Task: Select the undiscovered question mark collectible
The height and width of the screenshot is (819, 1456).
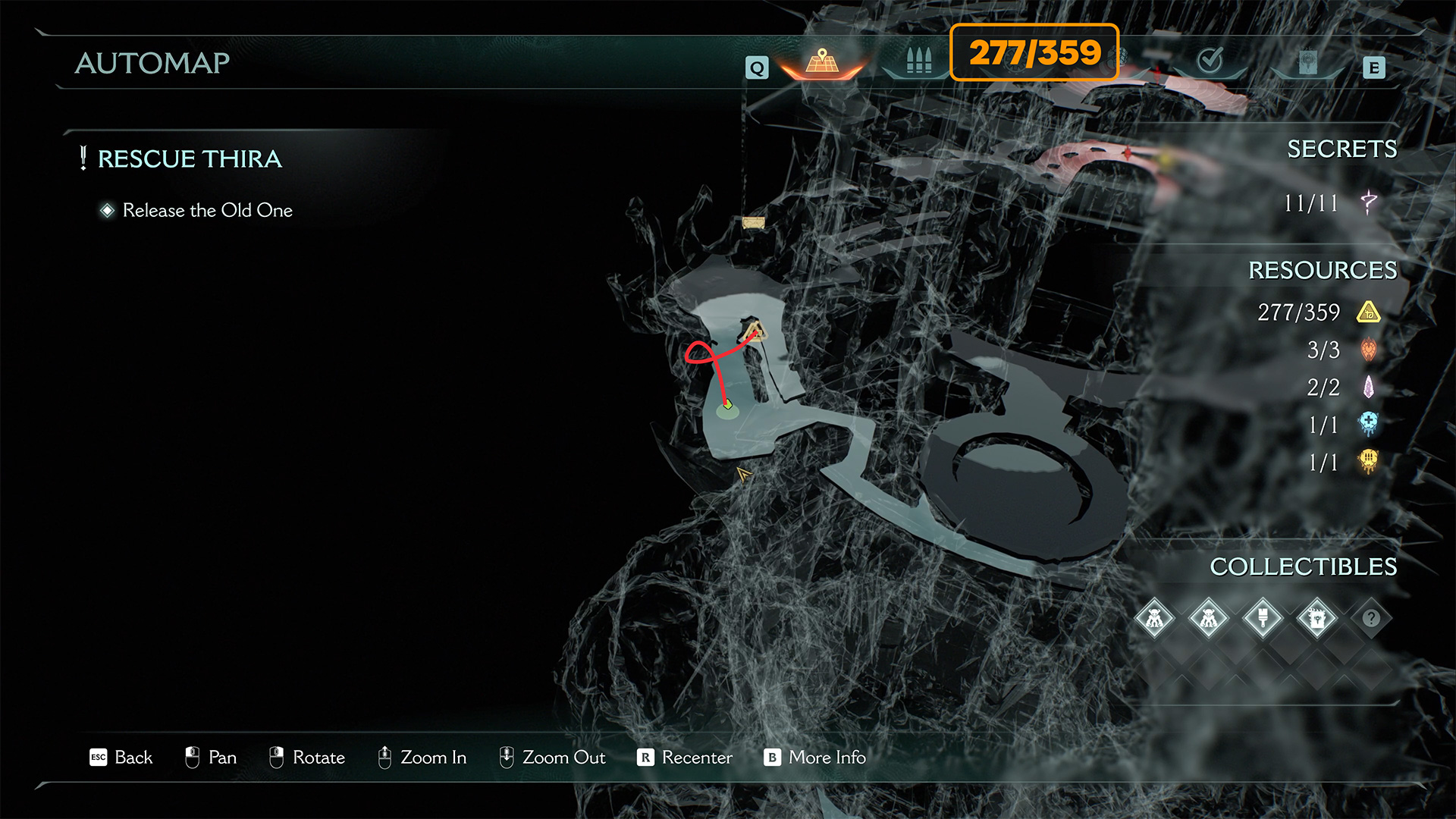Action: pos(1371,618)
